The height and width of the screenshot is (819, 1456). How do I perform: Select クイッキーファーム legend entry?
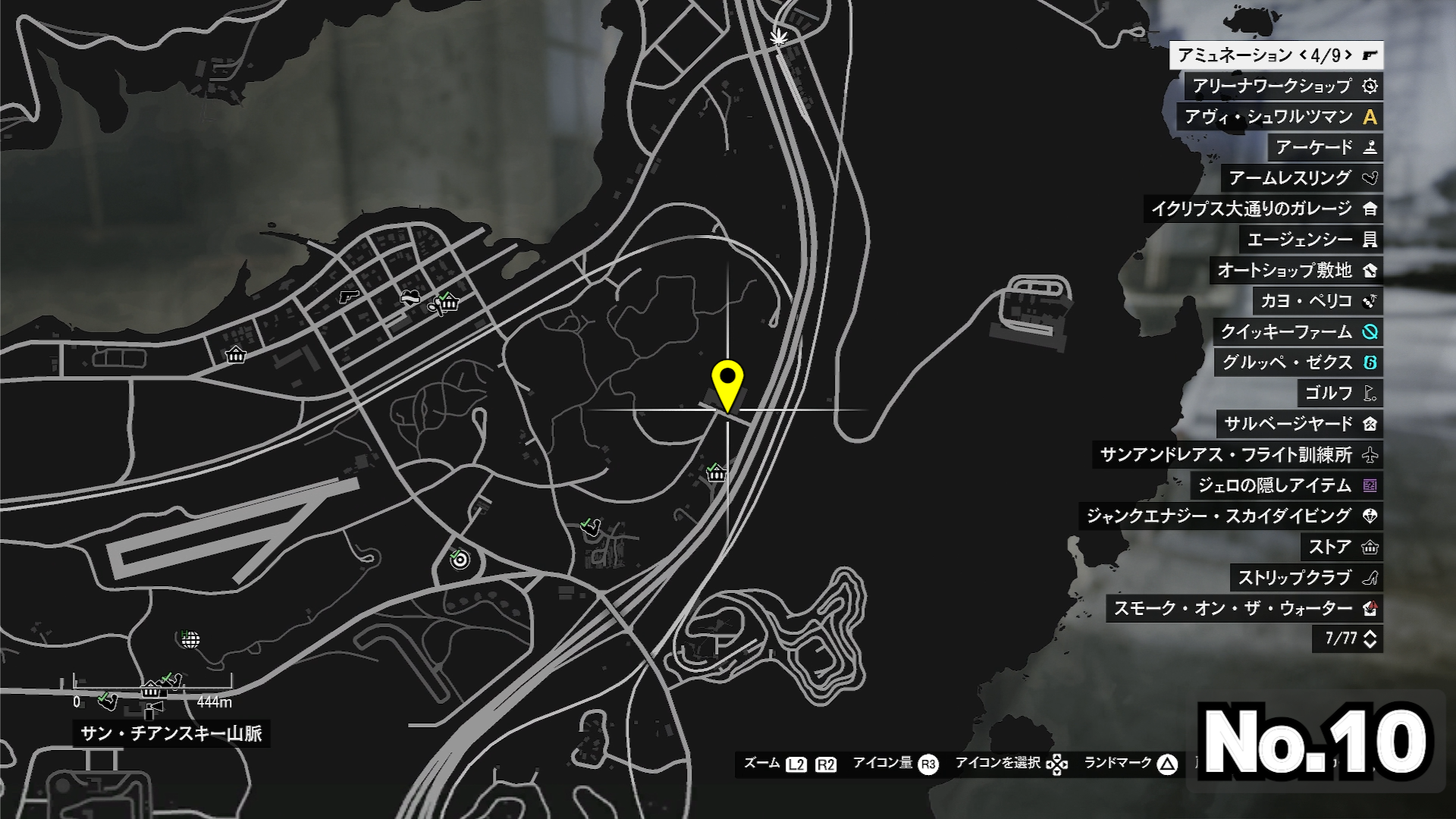pyautogui.click(x=1298, y=331)
